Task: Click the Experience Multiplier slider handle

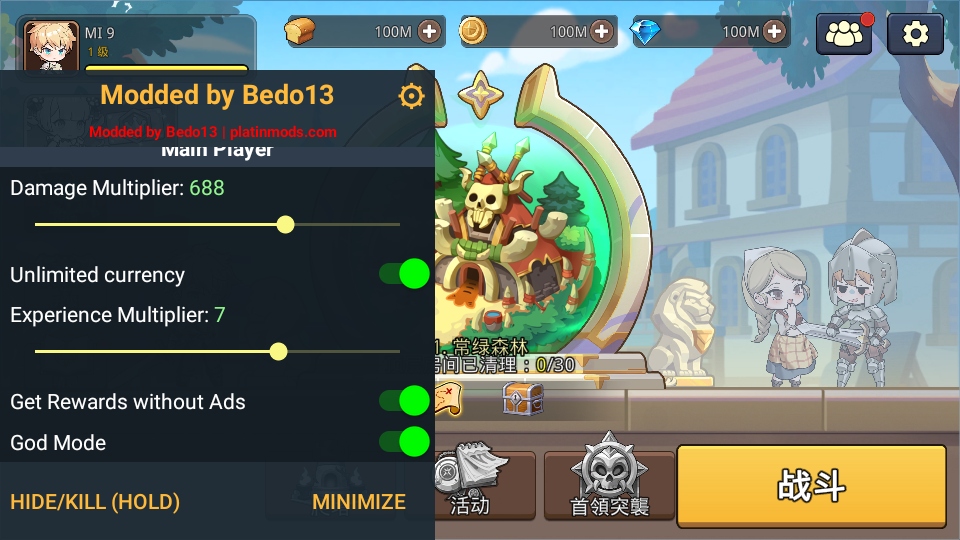Action: point(279,351)
